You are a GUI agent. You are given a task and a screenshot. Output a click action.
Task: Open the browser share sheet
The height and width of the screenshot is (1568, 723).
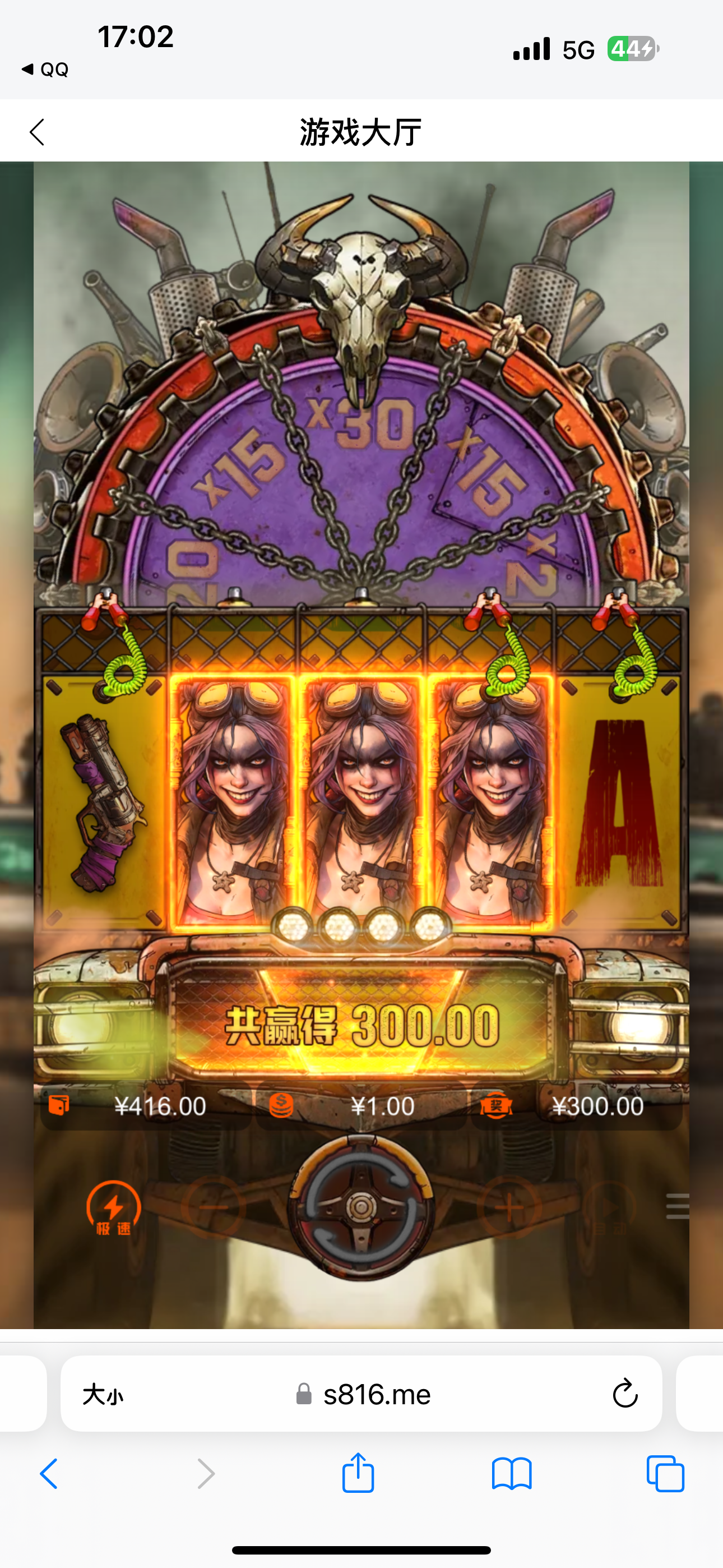pos(358,1473)
